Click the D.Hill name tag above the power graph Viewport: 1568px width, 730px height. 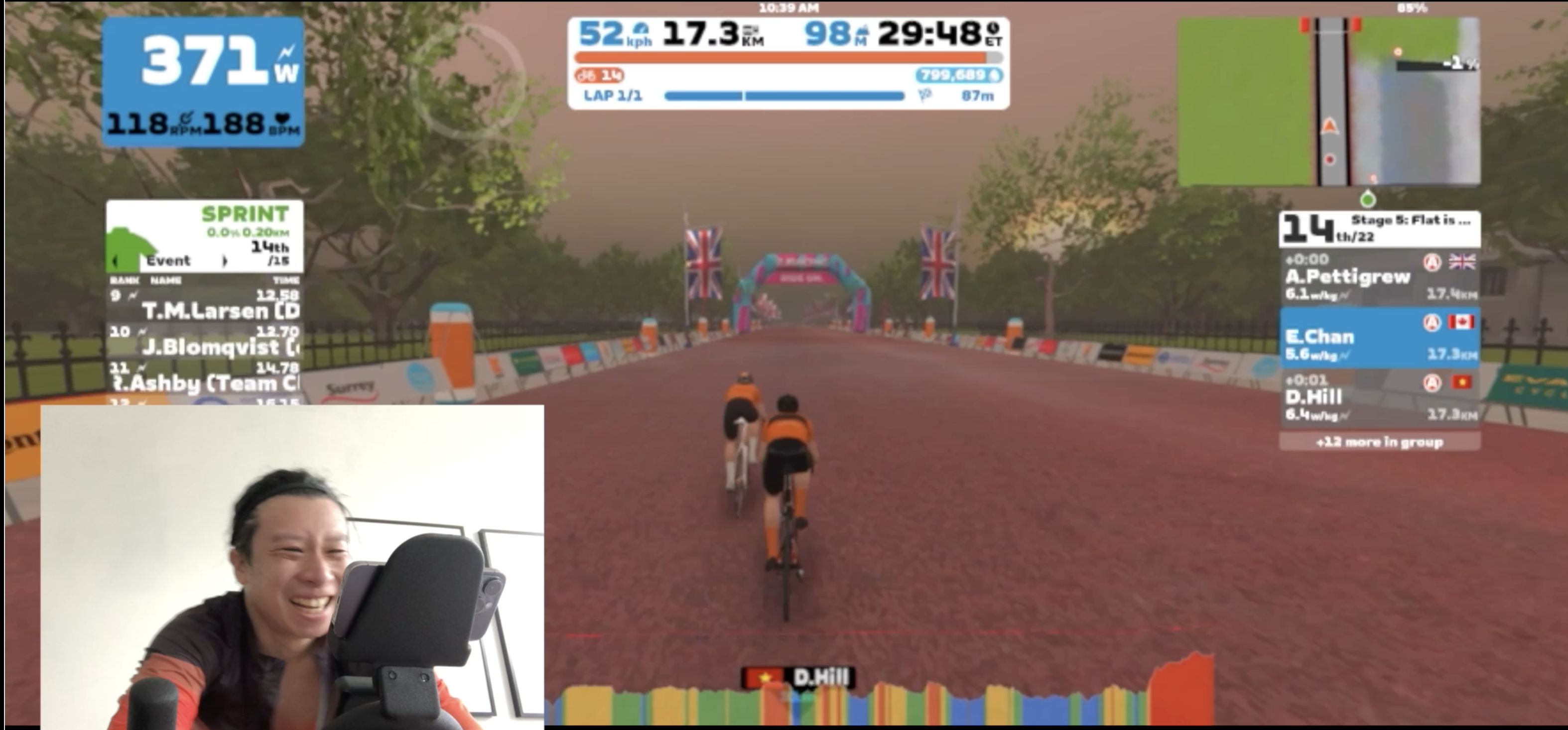click(x=798, y=678)
